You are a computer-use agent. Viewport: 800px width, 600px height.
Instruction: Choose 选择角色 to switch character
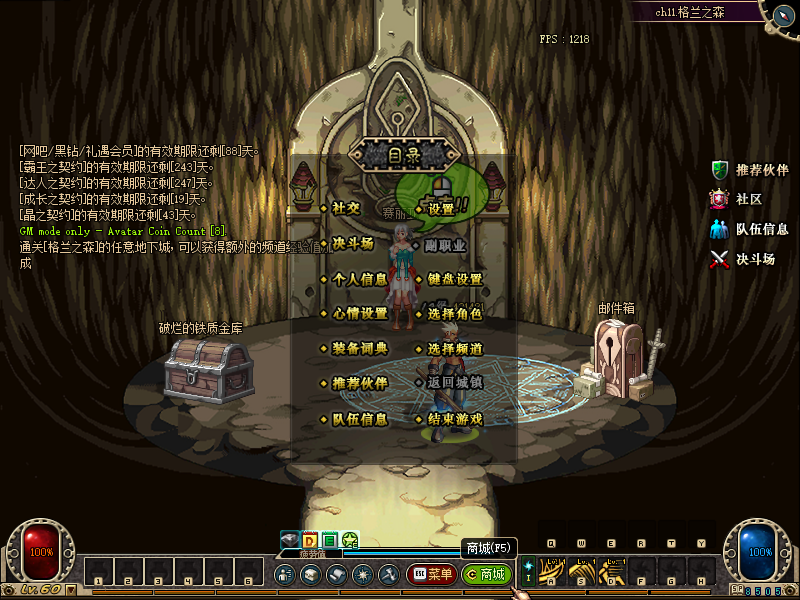[x=454, y=314]
